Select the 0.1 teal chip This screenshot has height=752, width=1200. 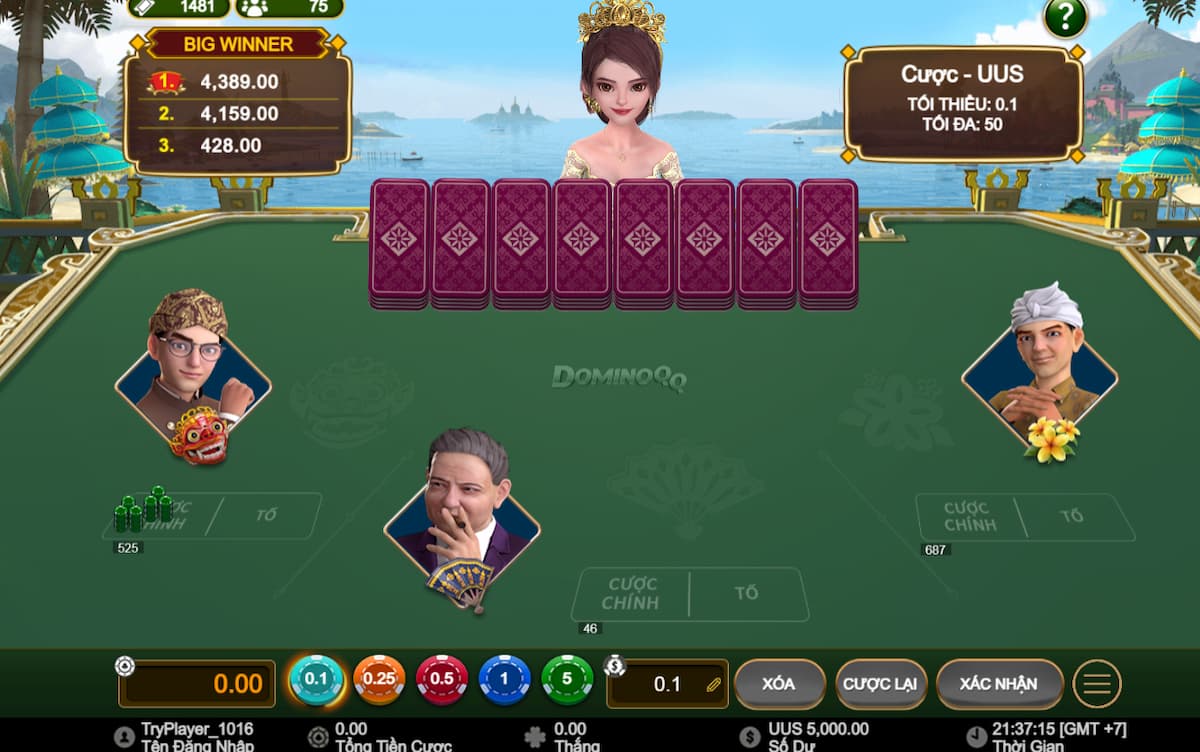[316, 680]
